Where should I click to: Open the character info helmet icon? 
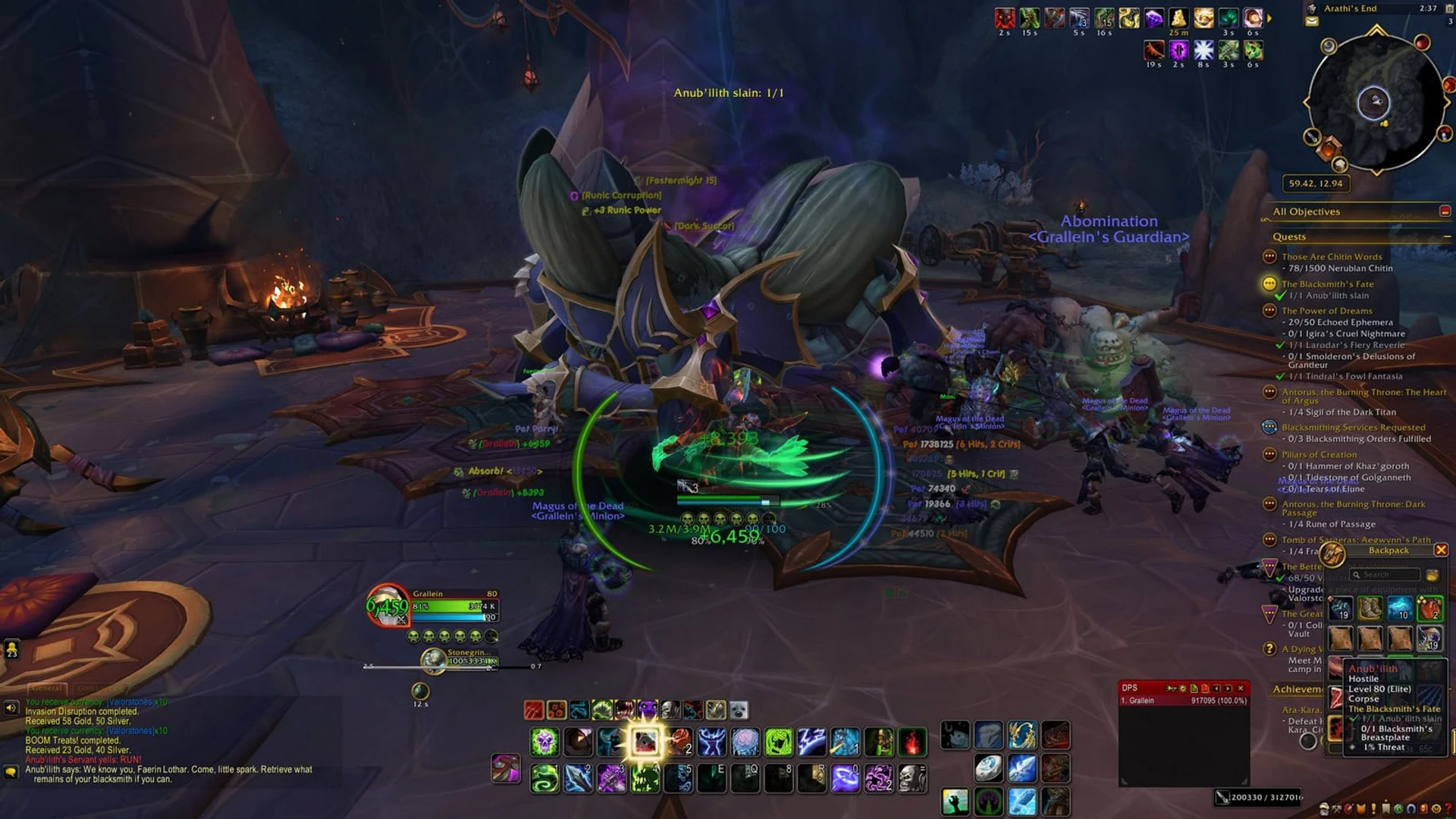[1323, 808]
